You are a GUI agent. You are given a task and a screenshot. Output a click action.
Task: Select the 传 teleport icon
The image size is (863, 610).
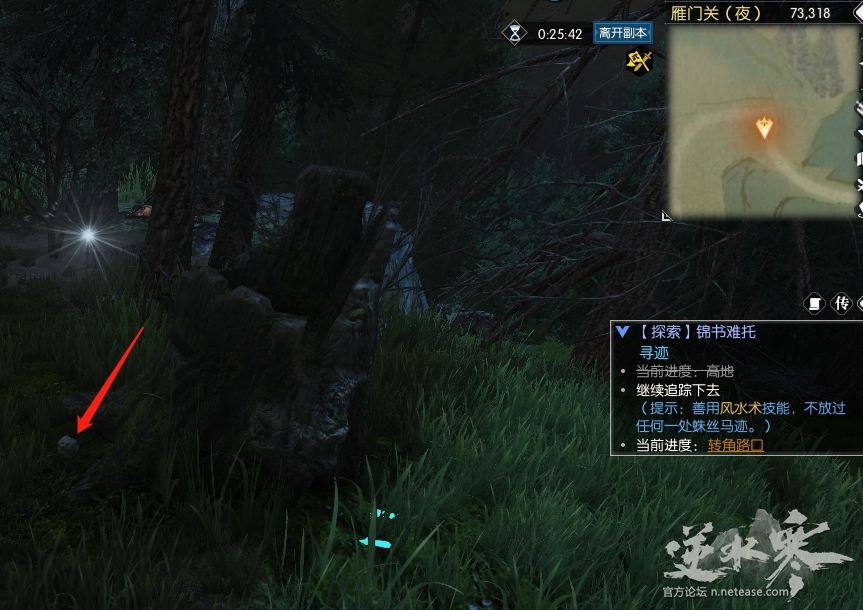(x=842, y=303)
